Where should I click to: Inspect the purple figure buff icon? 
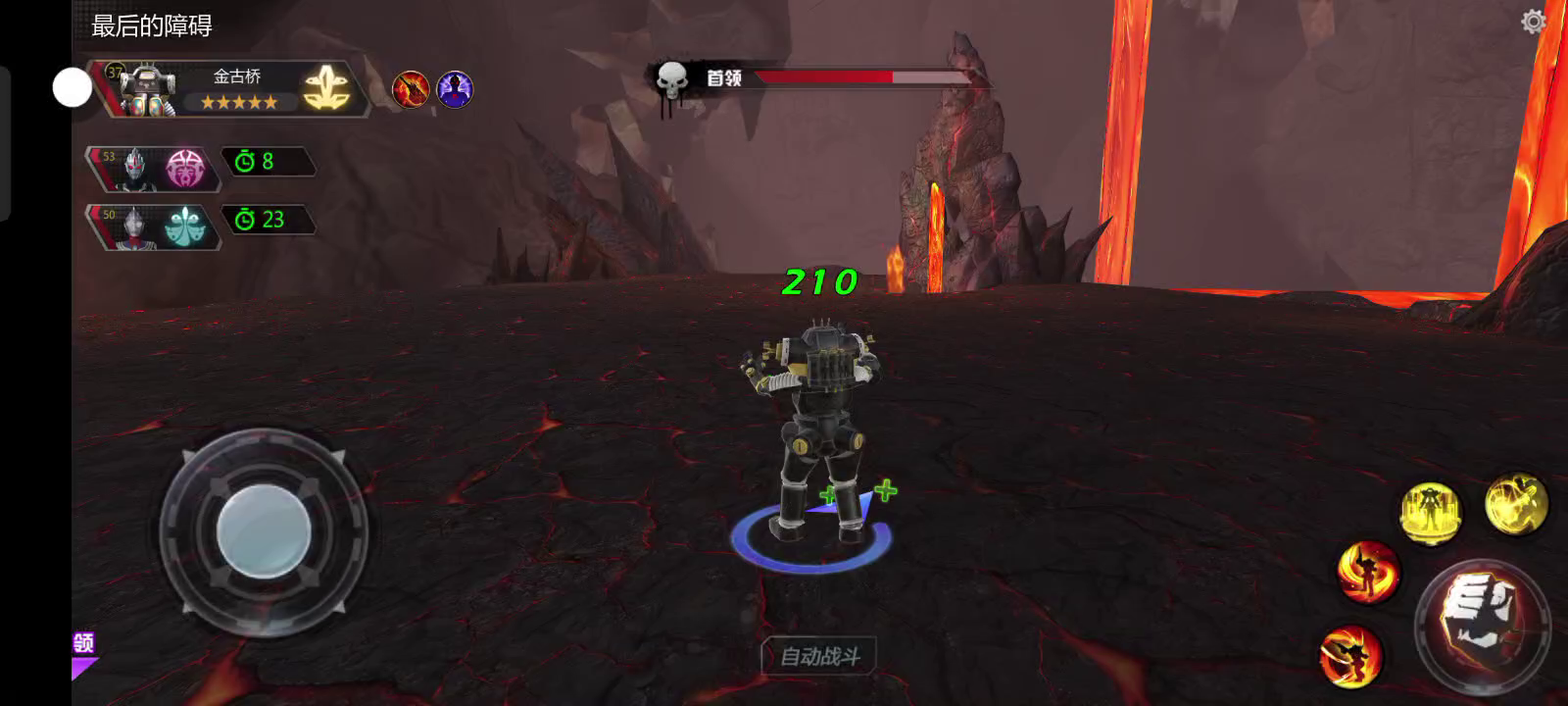click(455, 90)
